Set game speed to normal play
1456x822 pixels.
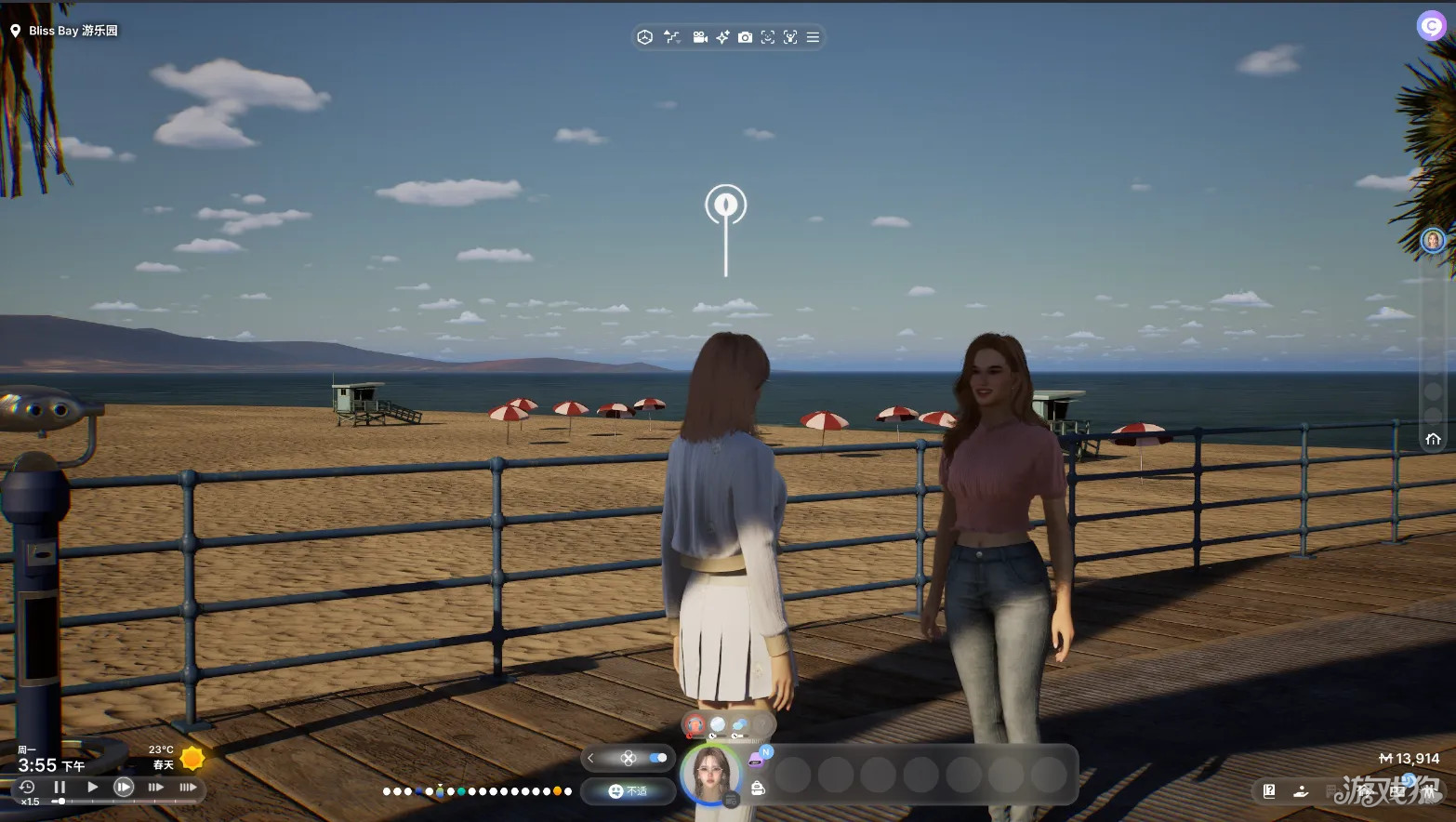92,788
